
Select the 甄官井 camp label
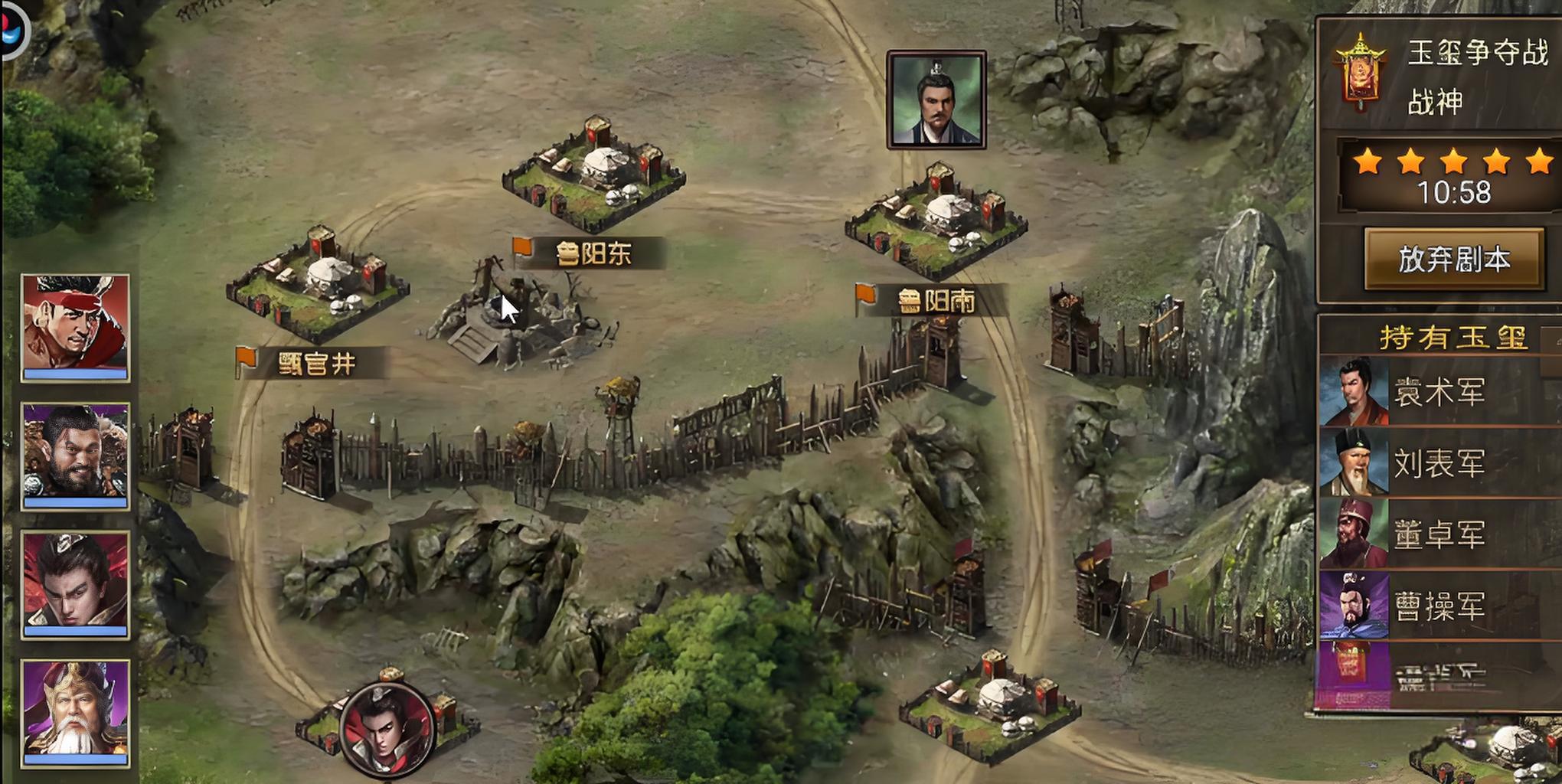pos(315,363)
